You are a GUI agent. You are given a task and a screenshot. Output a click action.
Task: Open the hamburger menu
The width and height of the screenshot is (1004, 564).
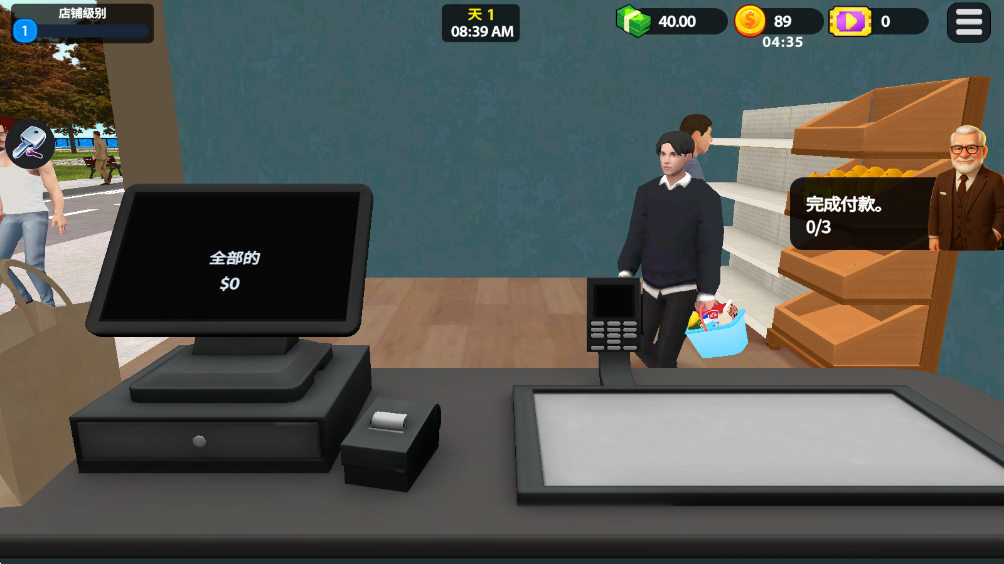[x=968, y=22]
